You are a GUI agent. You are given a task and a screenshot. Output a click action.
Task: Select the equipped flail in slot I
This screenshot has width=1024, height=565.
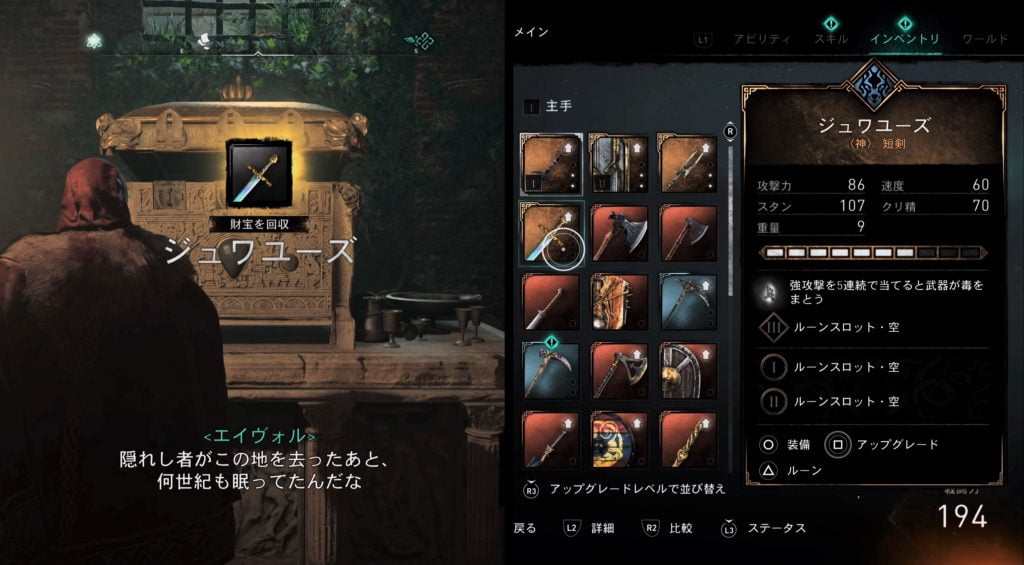coord(551,164)
